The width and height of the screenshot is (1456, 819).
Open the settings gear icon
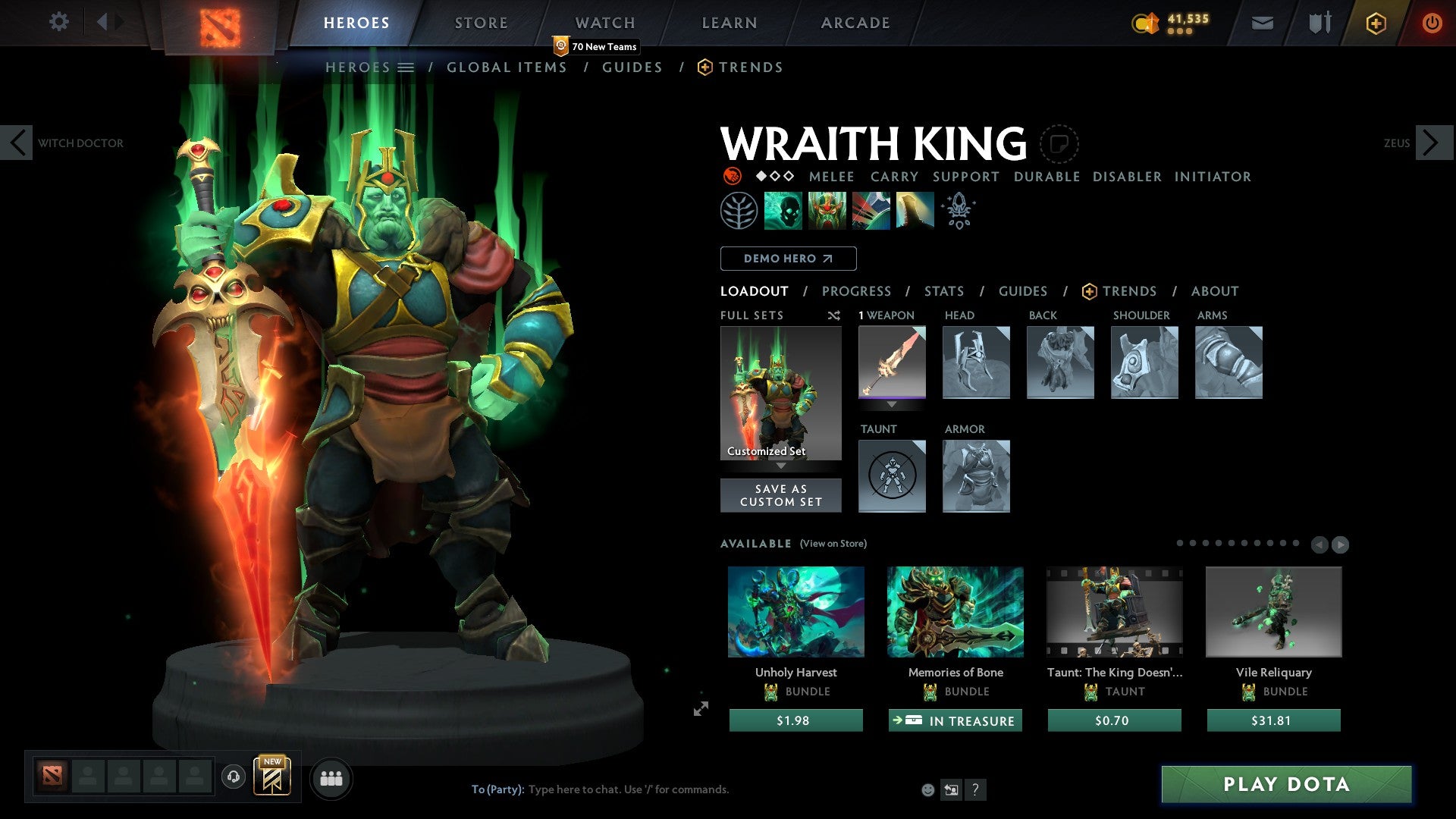[58, 22]
